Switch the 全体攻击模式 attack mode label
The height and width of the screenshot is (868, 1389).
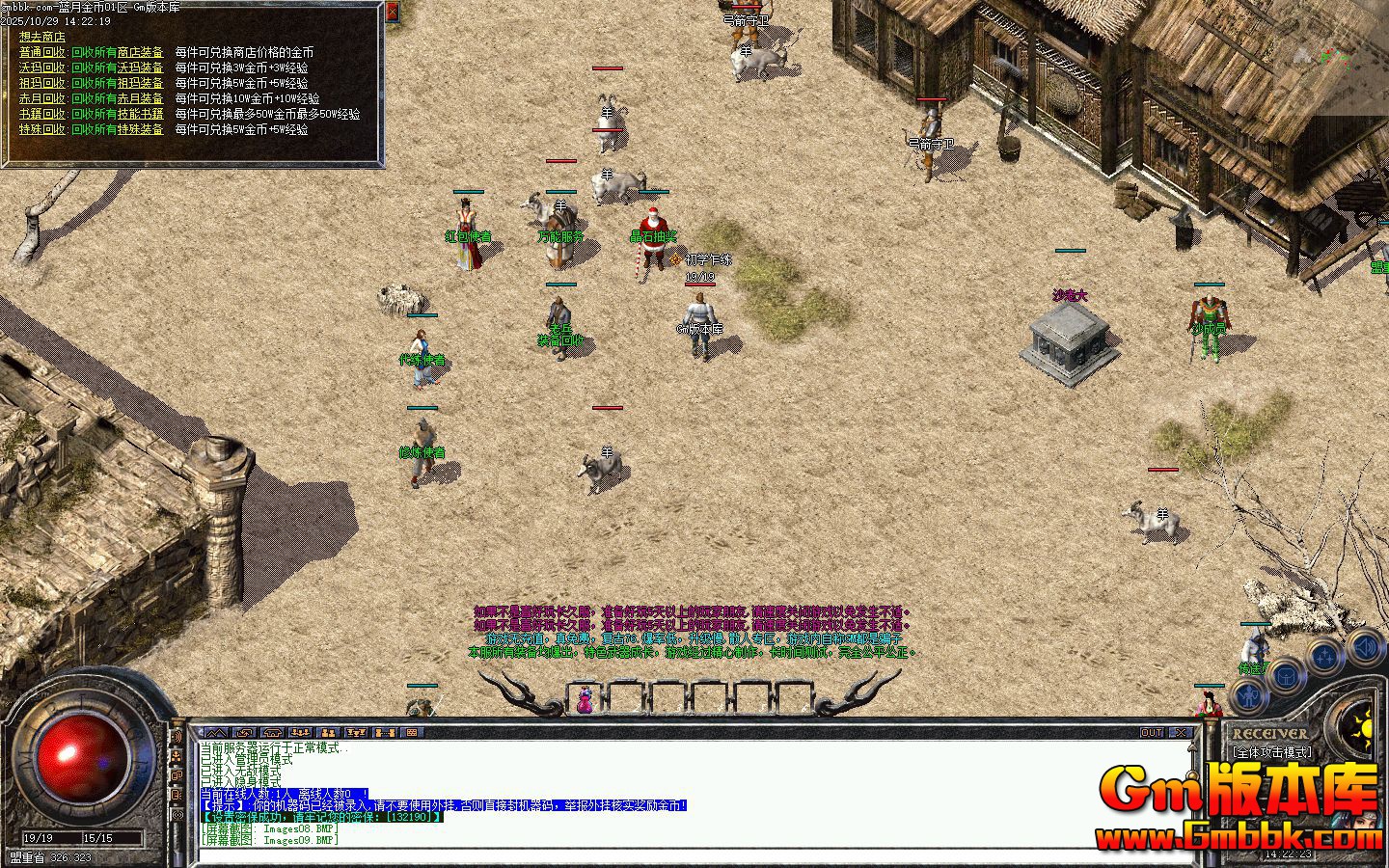[1273, 752]
